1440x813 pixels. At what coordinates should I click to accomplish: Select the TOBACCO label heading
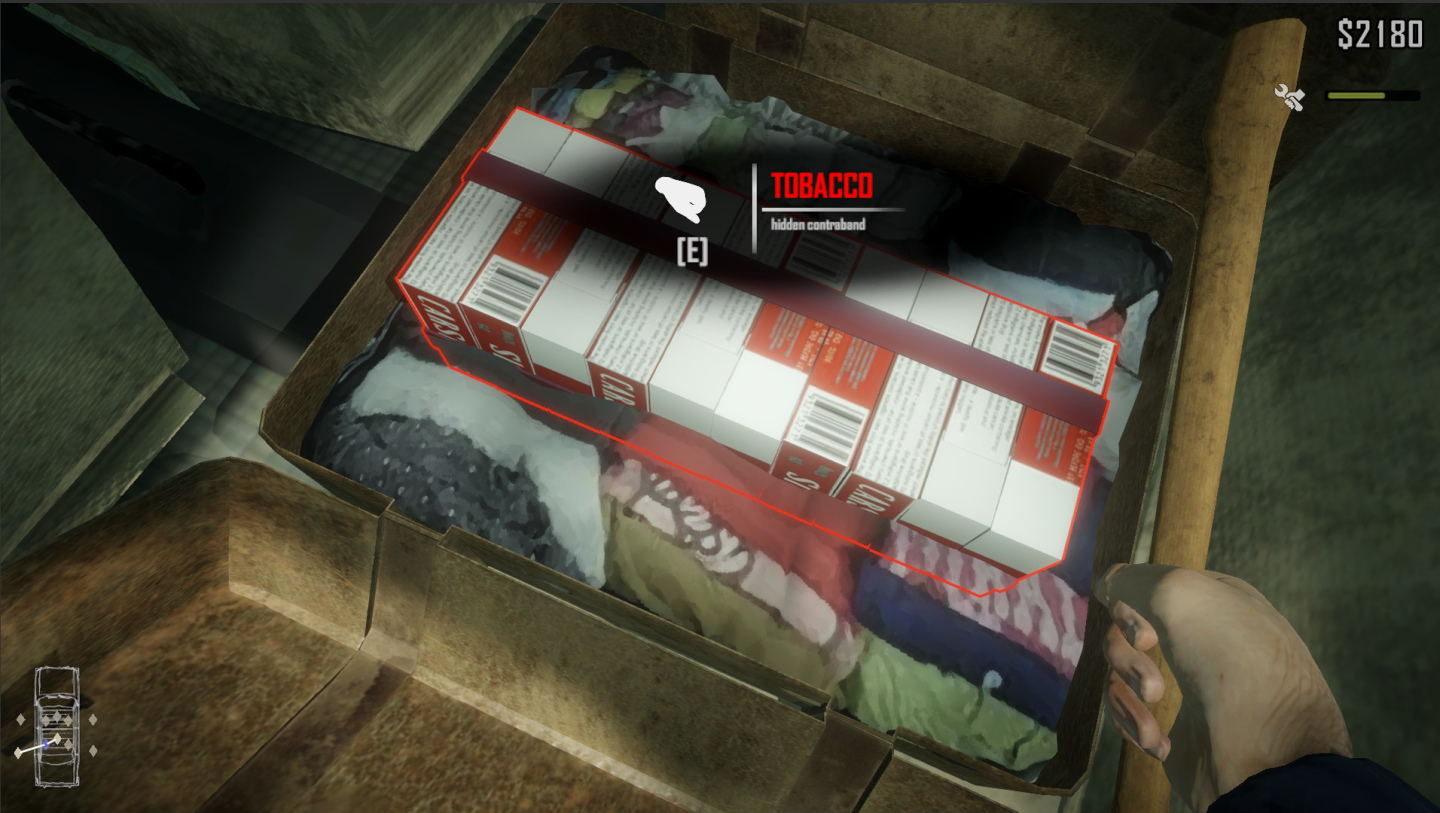822,186
